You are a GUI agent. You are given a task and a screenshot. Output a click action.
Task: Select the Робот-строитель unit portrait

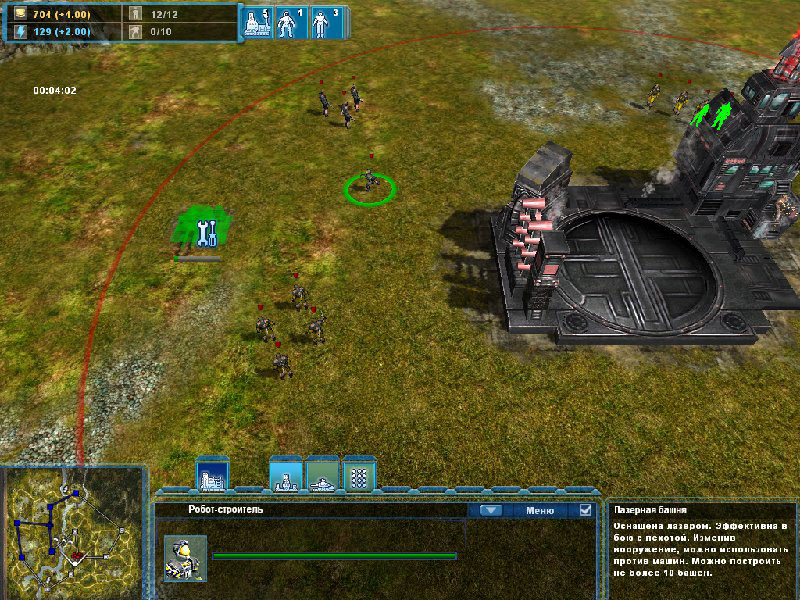pos(185,557)
